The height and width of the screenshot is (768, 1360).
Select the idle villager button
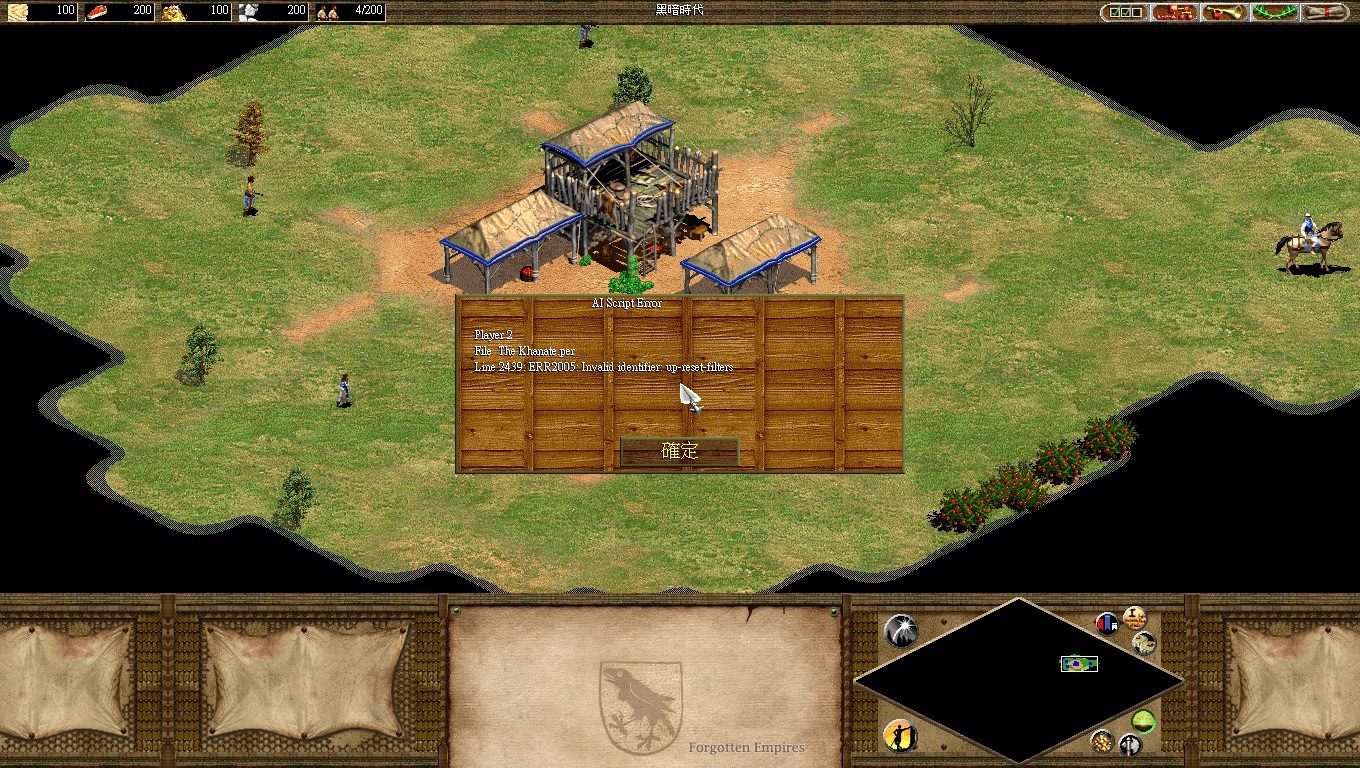click(x=900, y=737)
